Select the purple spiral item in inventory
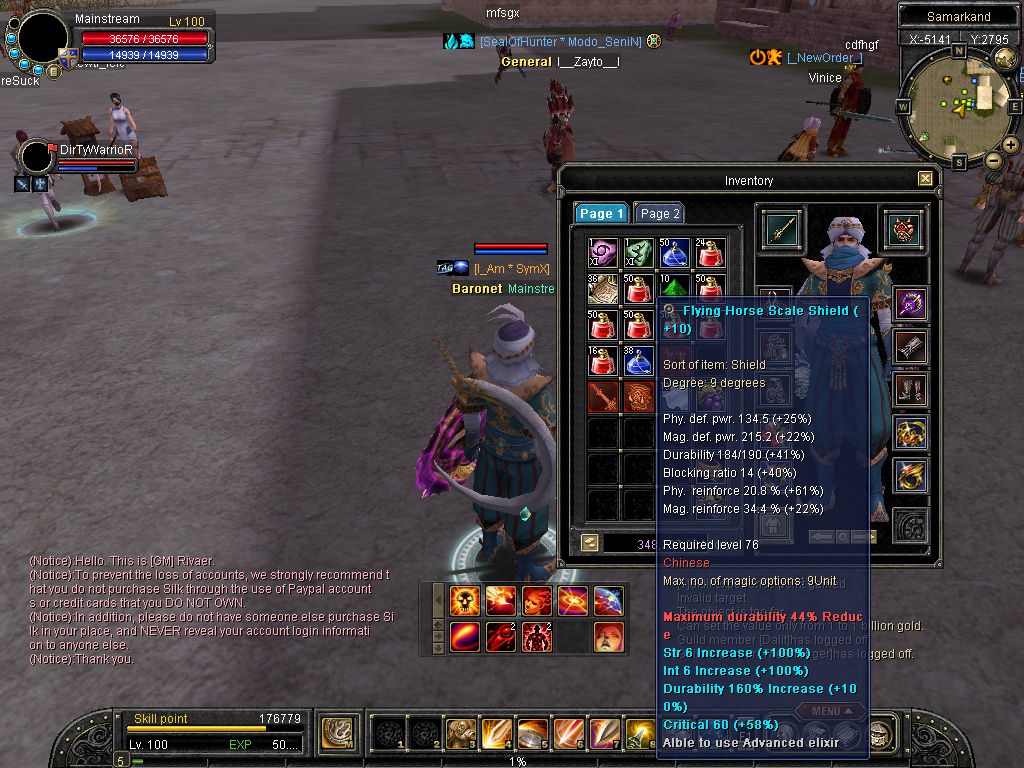The width and height of the screenshot is (1024, 768). click(x=603, y=253)
